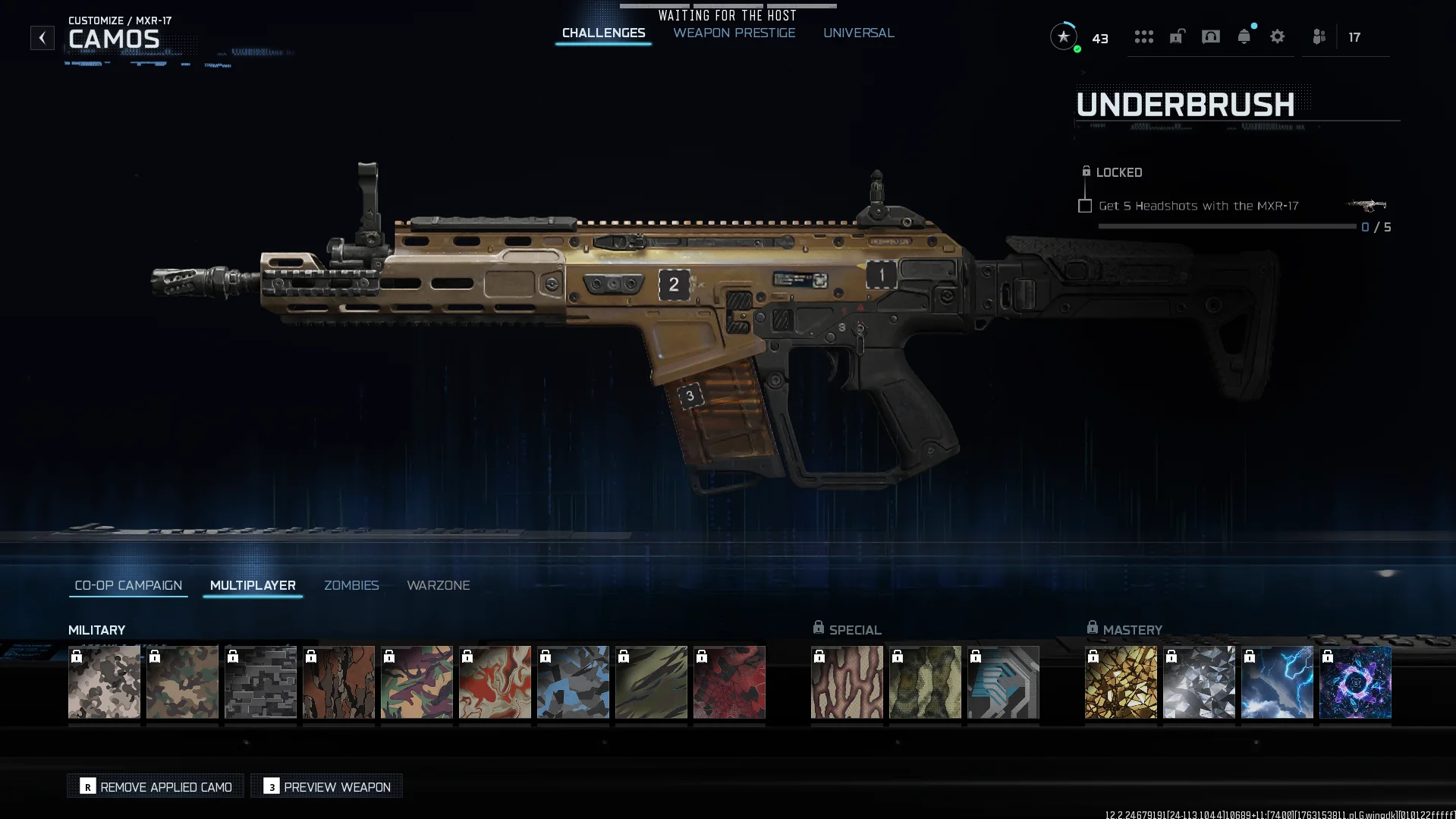Open the settings gear icon
Image resolution: width=1456 pixels, height=819 pixels.
point(1277,37)
